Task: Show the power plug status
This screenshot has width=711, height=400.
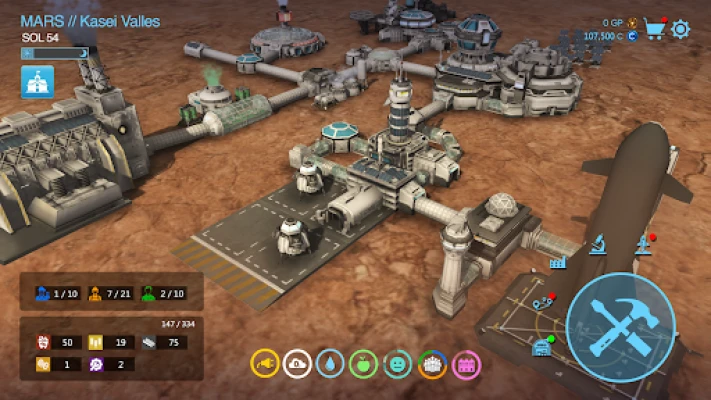Action: (263, 363)
